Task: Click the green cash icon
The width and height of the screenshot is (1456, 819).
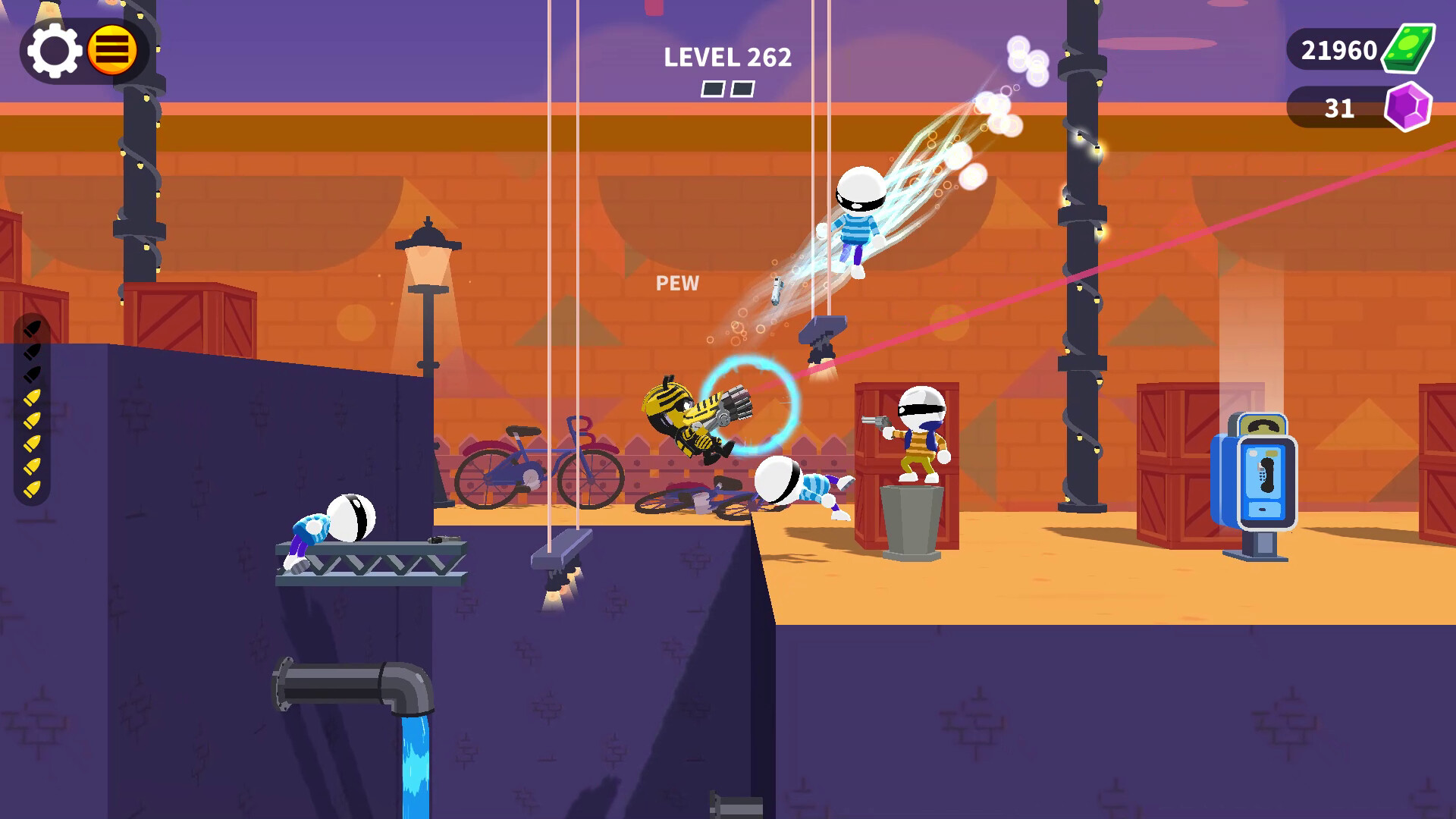Action: click(x=1410, y=50)
